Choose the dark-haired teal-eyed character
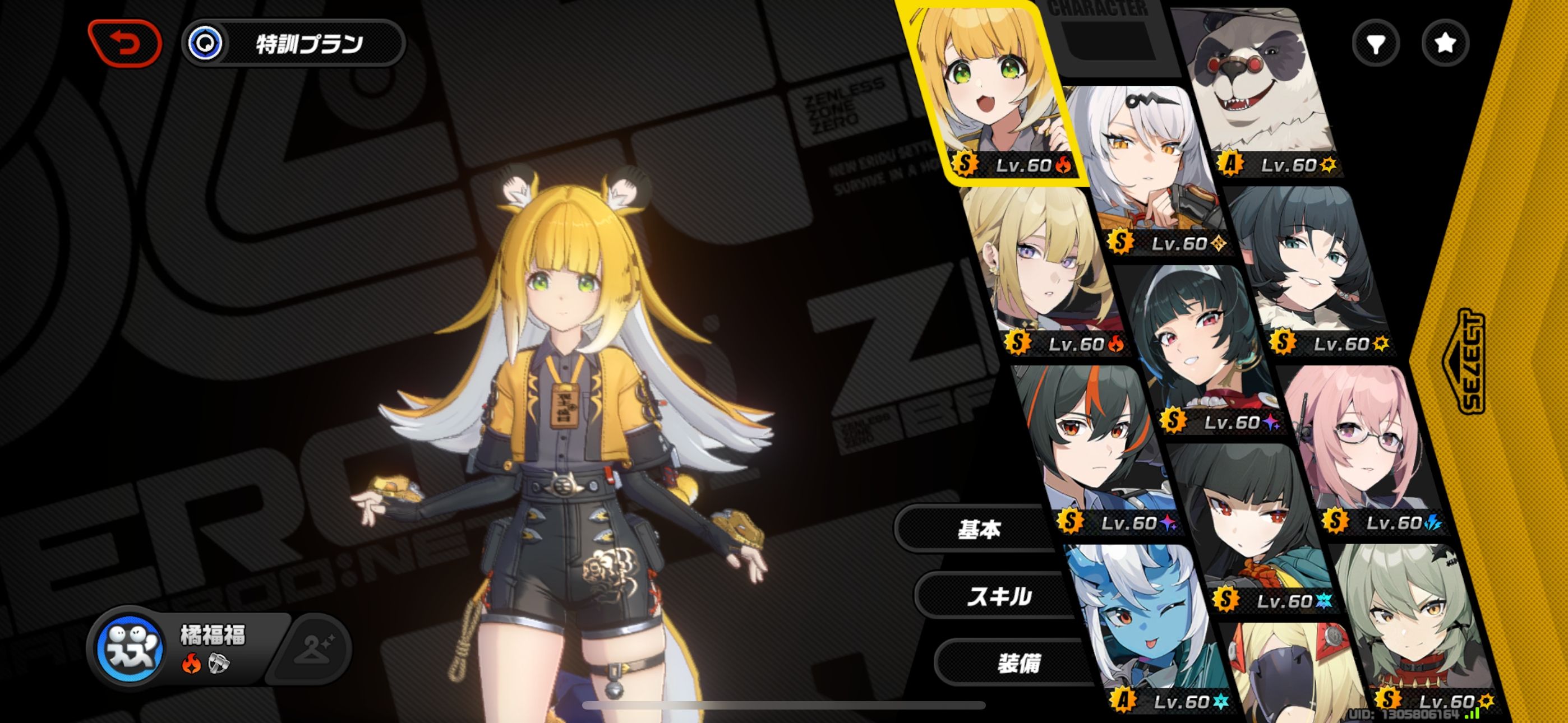The height and width of the screenshot is (723, 1568). point(1309,268)
